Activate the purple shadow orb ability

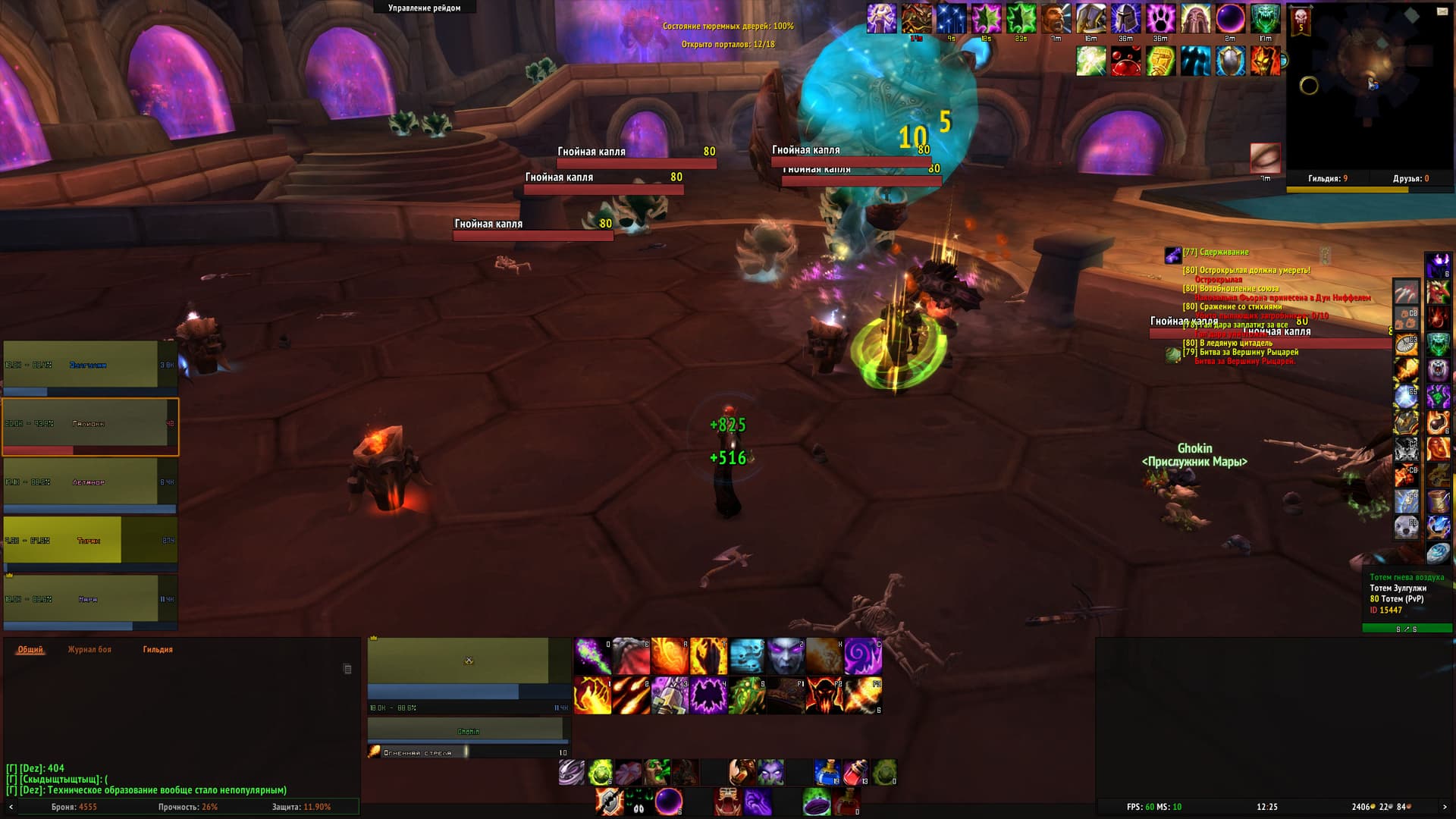[x=668, y=802]
